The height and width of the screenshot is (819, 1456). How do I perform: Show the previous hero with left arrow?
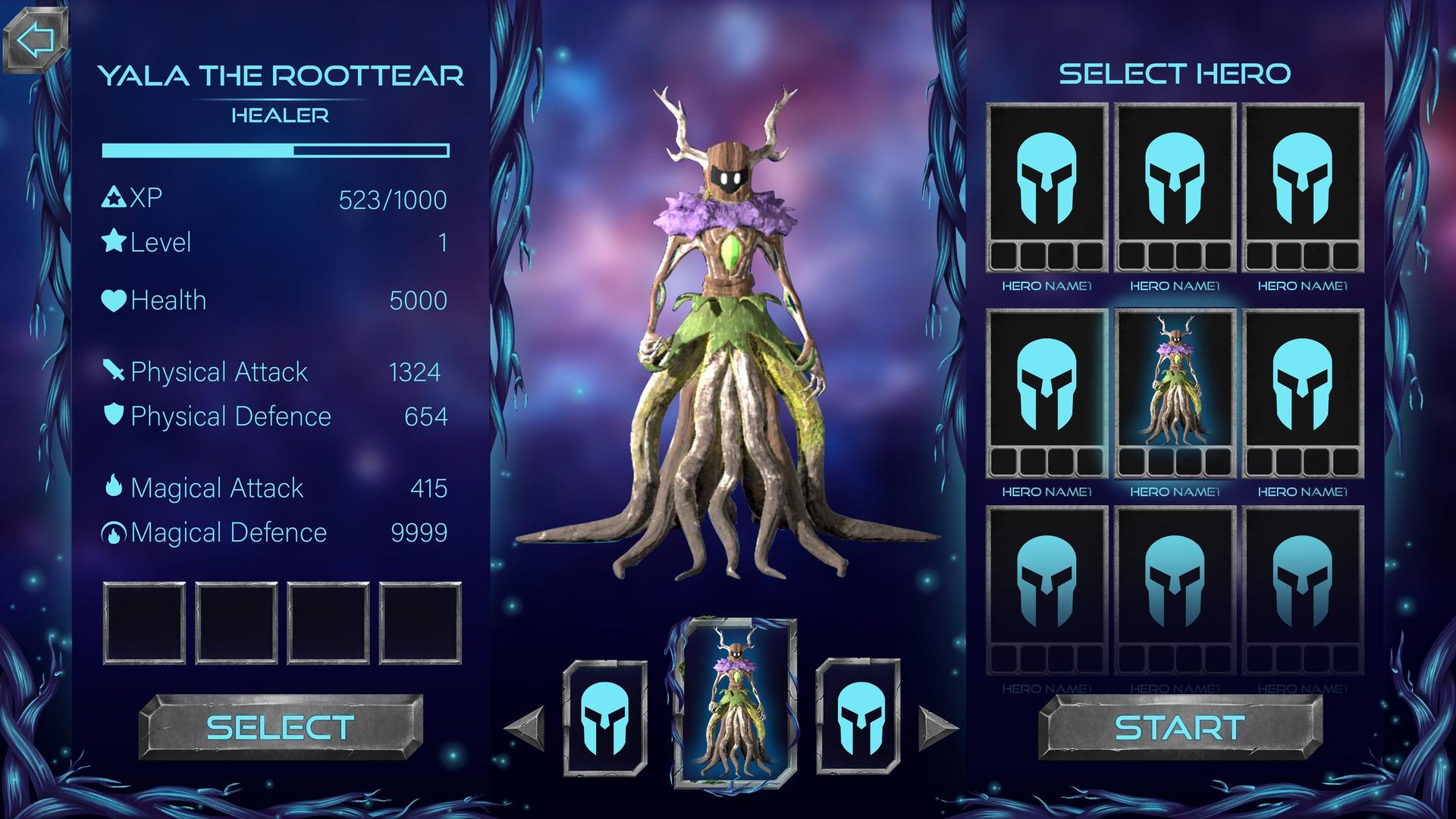pos(526,728)
